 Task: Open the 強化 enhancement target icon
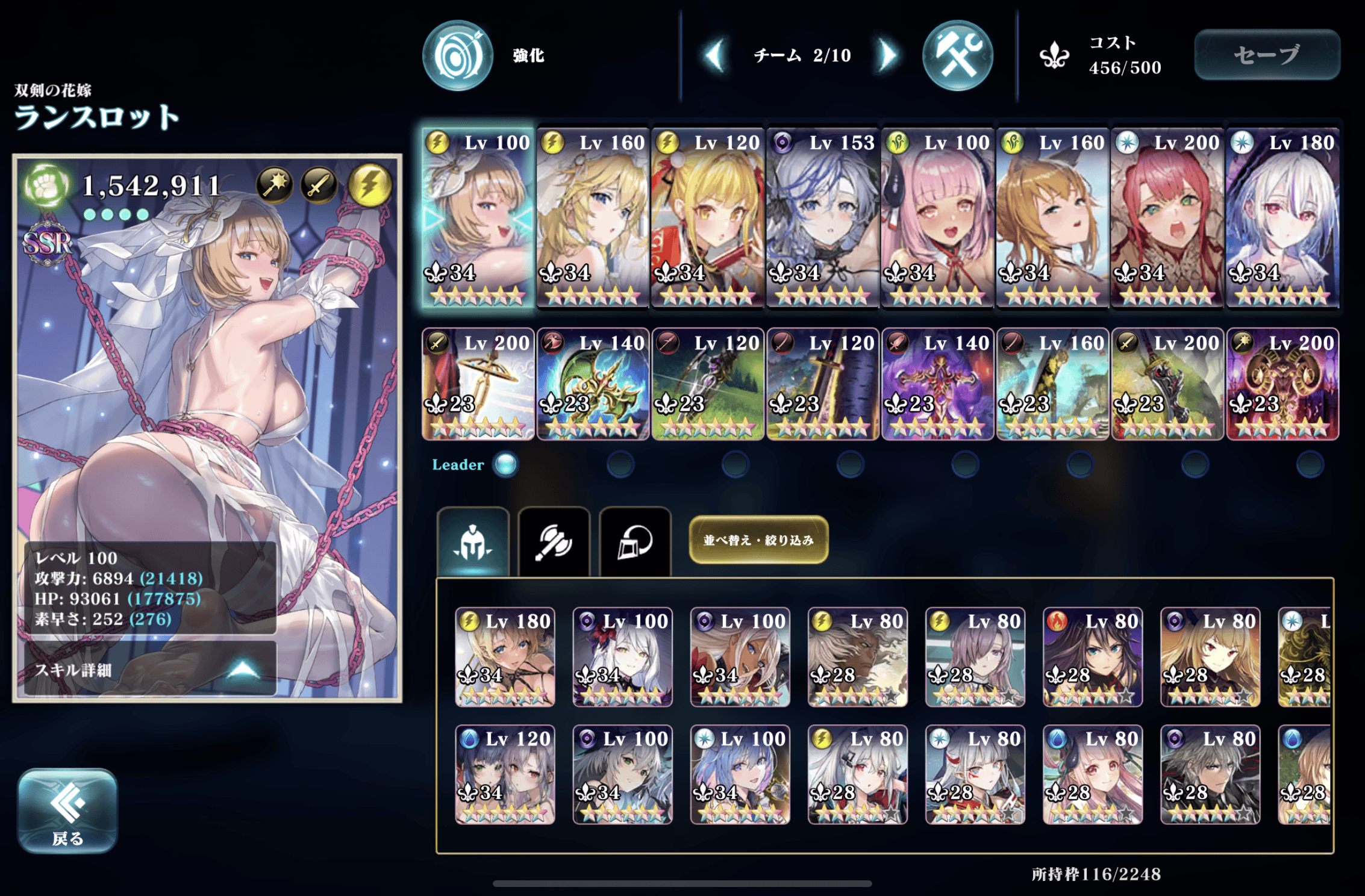click(458, 55)
